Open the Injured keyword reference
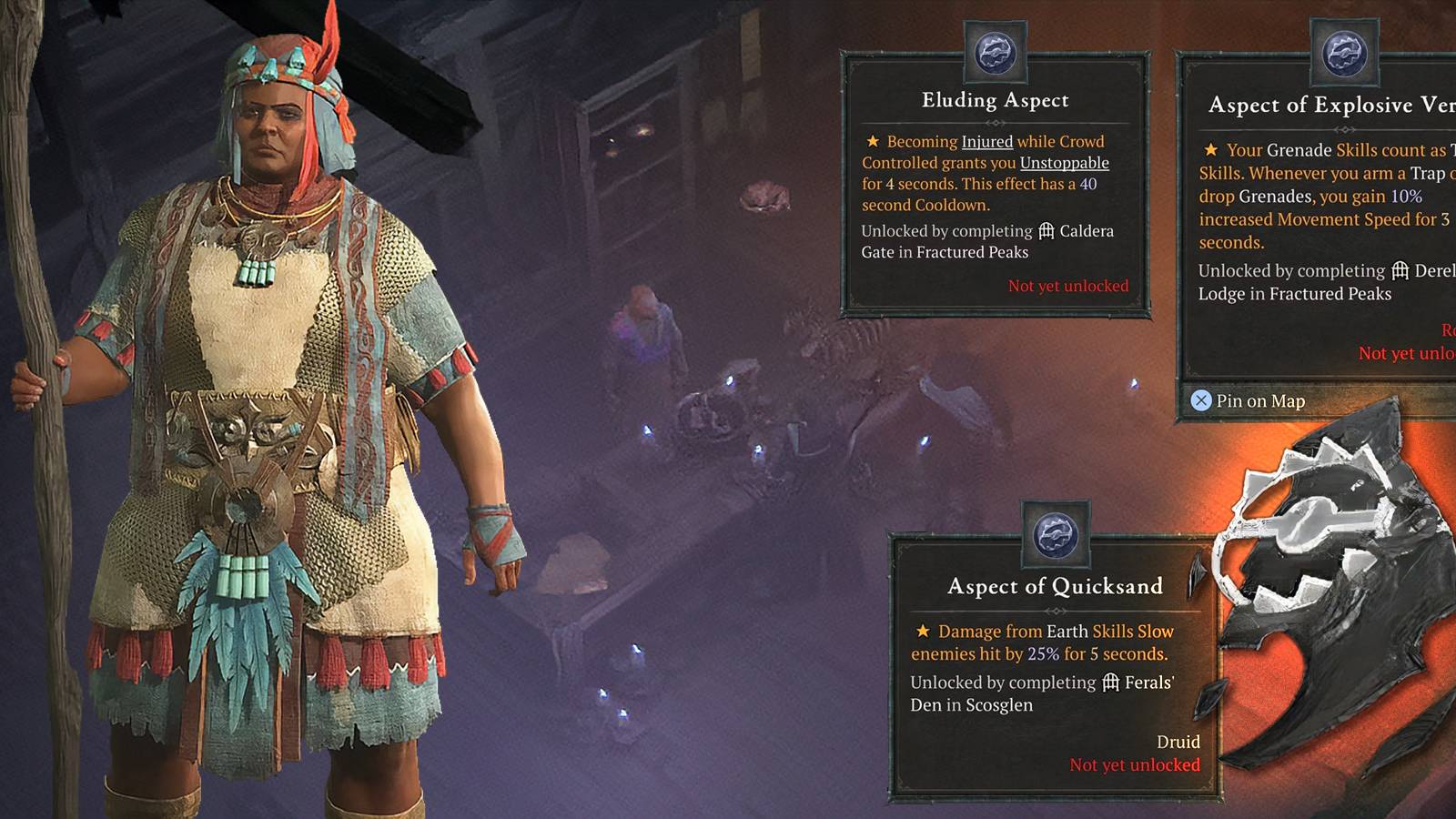This screenshot has height=819, width=1456. tap(987, 141)
